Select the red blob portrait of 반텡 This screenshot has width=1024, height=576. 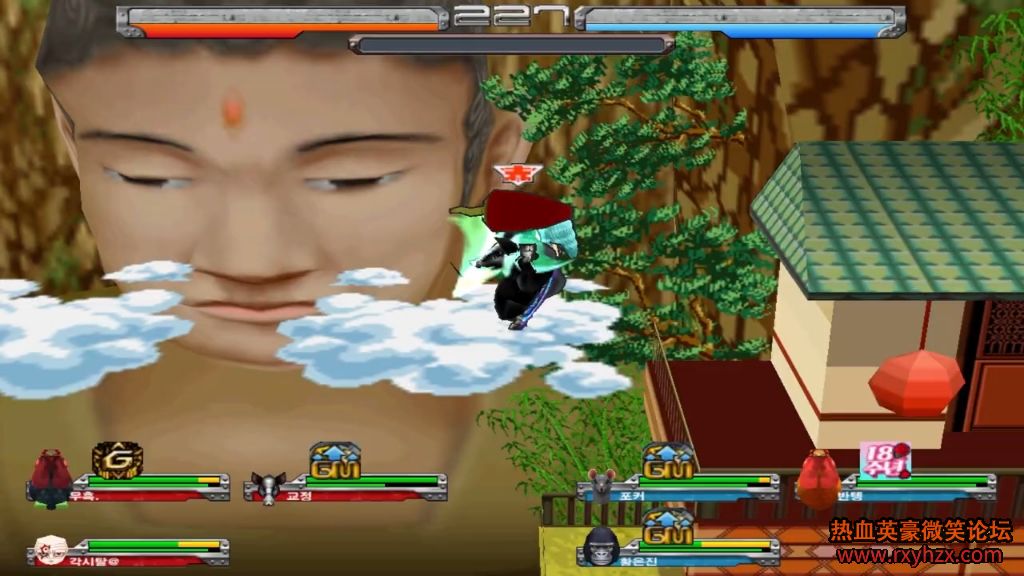click(x=820, y=479)
